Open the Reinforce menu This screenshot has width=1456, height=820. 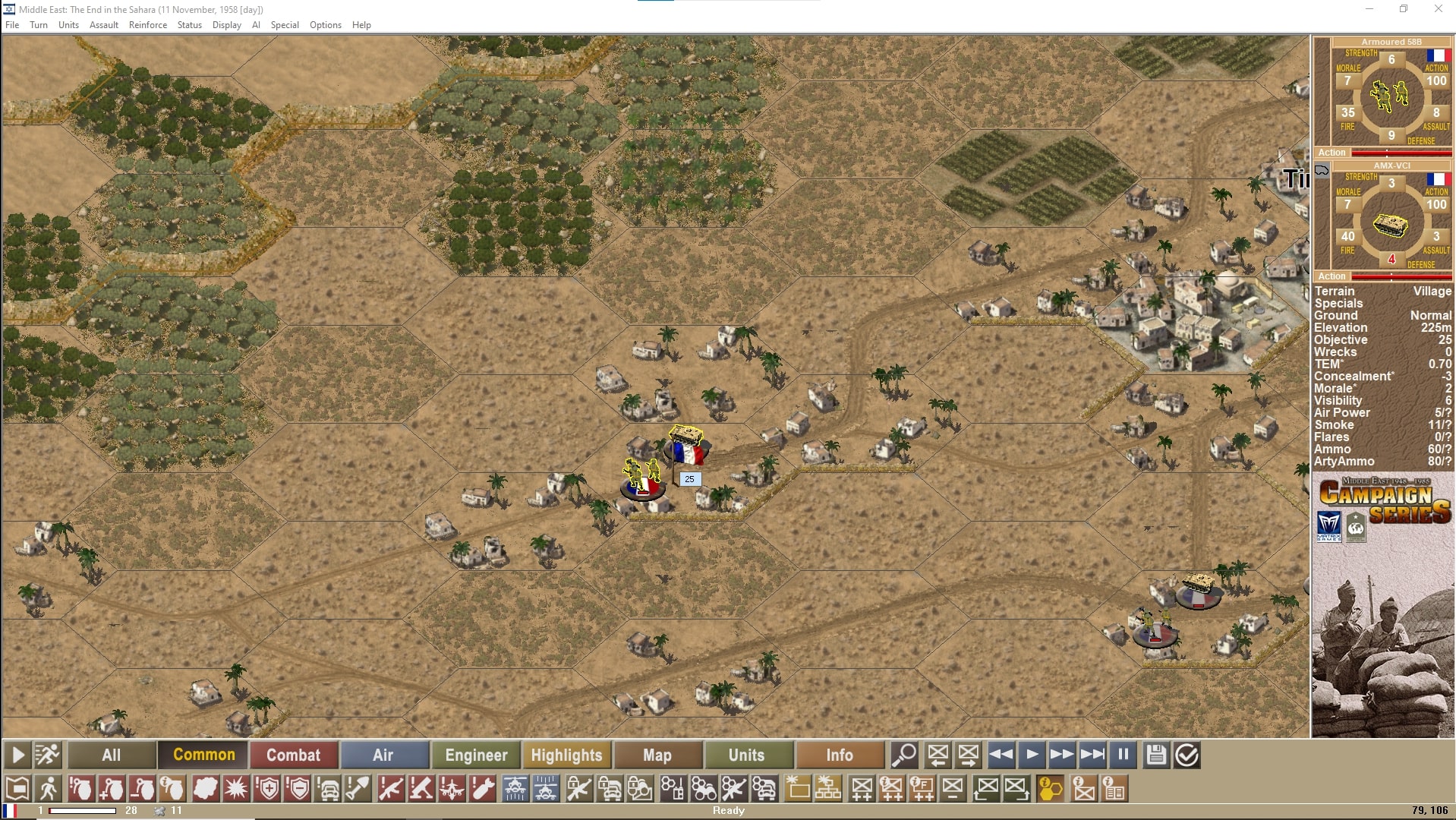pyautogui.click(x=148, y=25)
